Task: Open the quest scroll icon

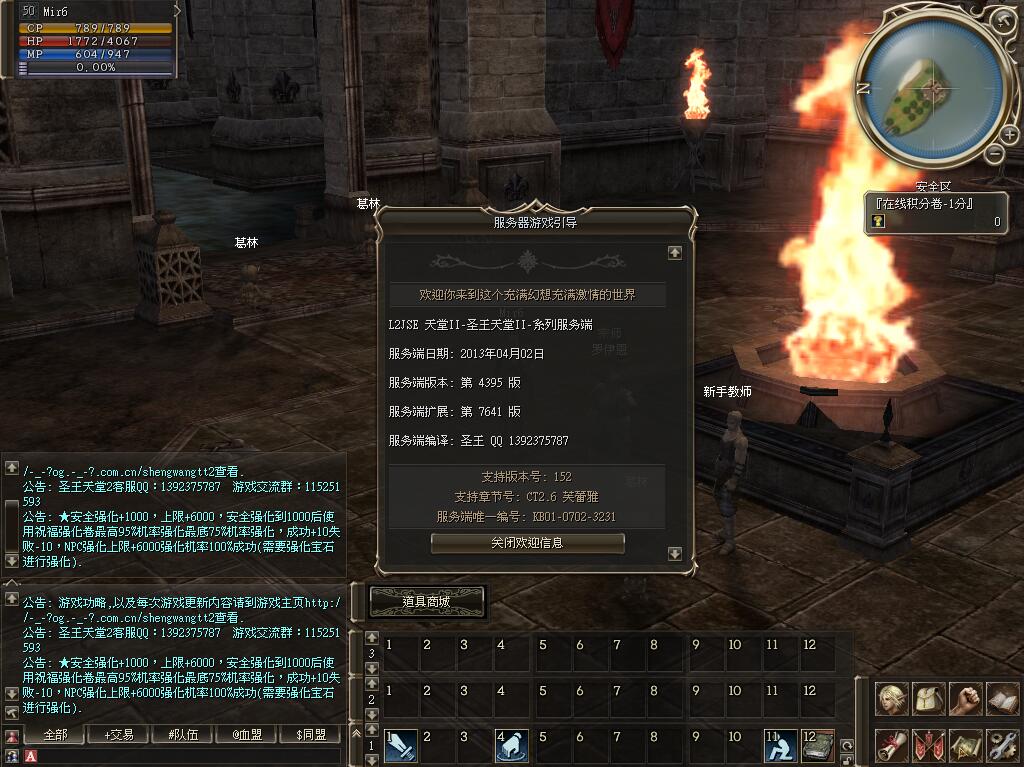Action: [892, 745]
